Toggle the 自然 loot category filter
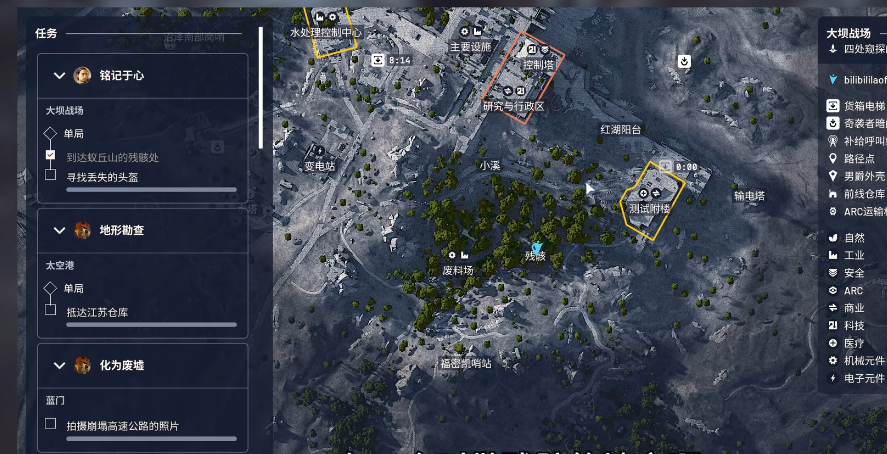 click(x=851, y=238)
